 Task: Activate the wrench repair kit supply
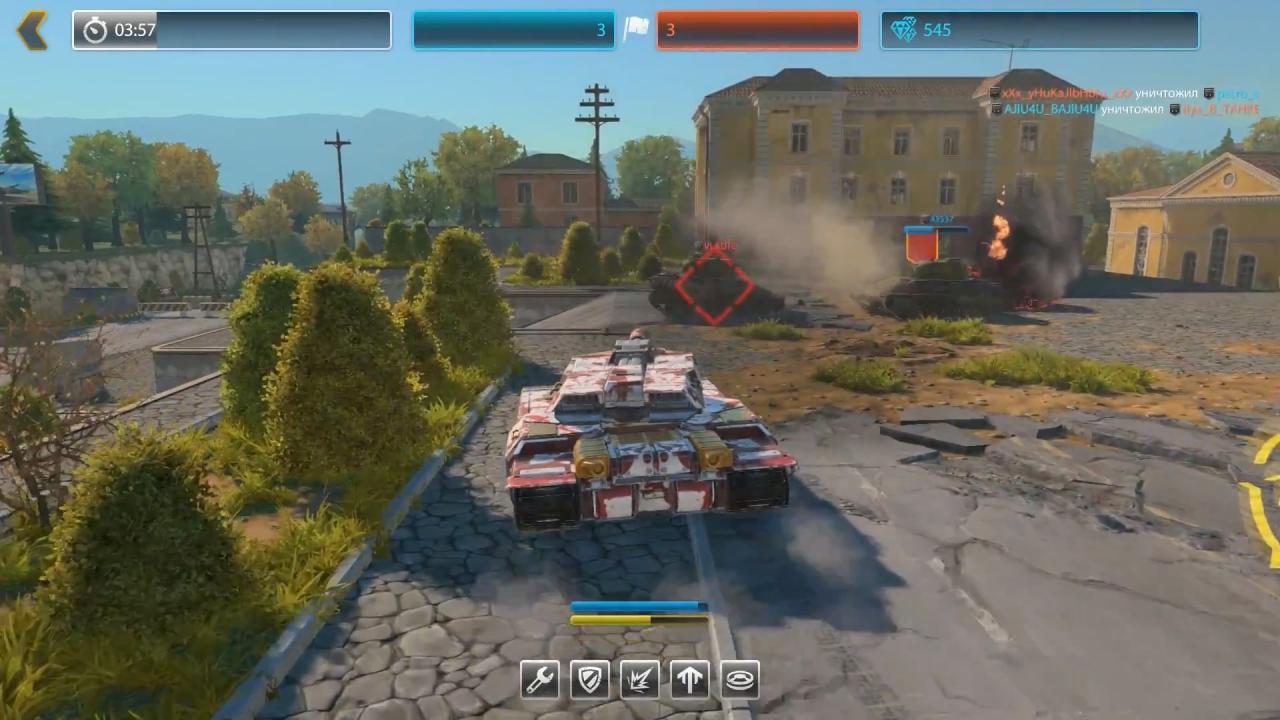tap(540, 680)
